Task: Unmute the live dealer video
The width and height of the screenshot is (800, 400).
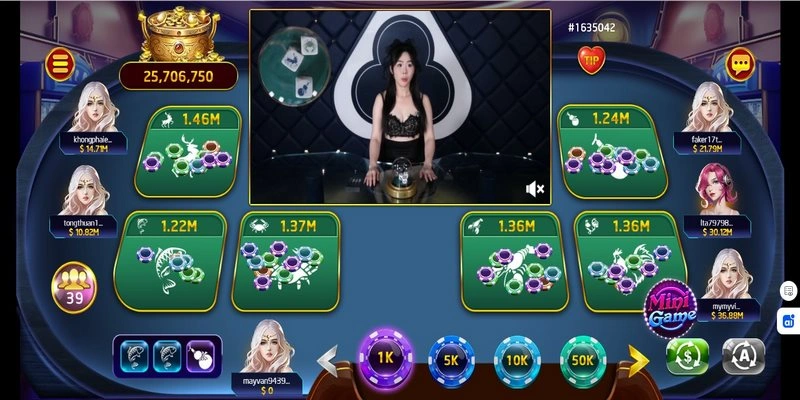Action: pyautogui.click(x=535, y=189)
